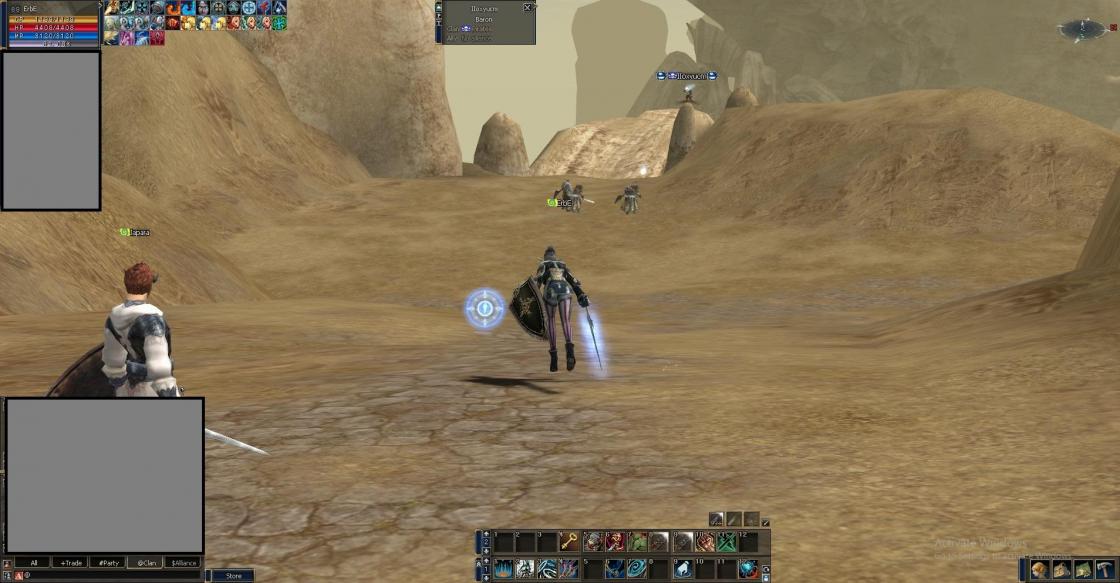1120x583 pixels.
Task: Cast the blue flame burst skill
Action: [502, 569]
